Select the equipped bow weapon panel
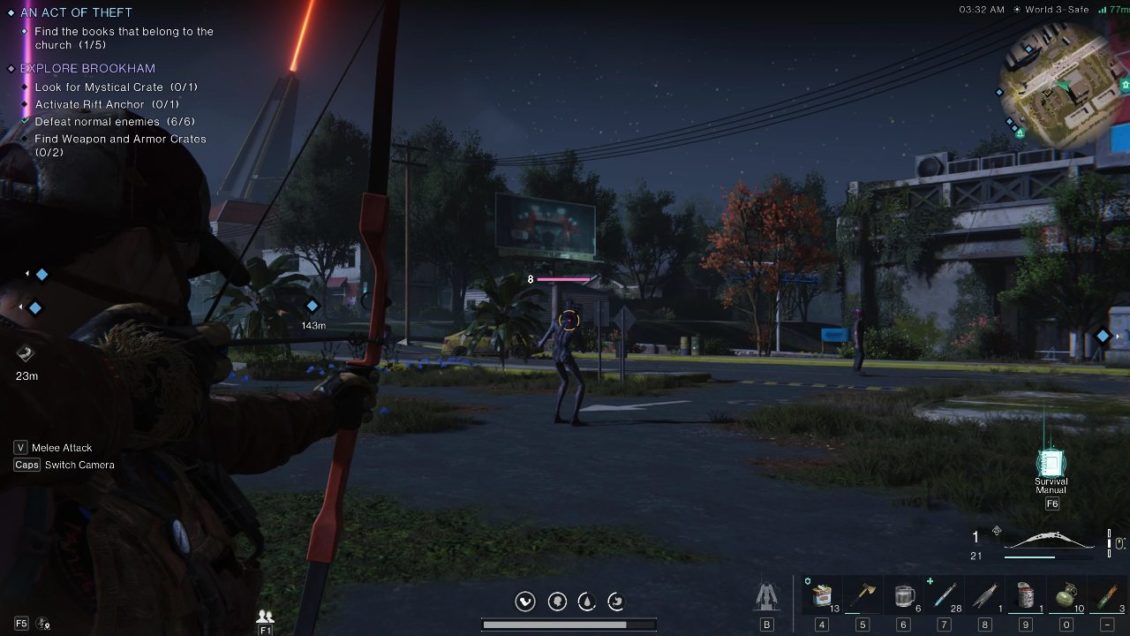Viewport: 1130px width, 636px height. (x=1046, y=543)
